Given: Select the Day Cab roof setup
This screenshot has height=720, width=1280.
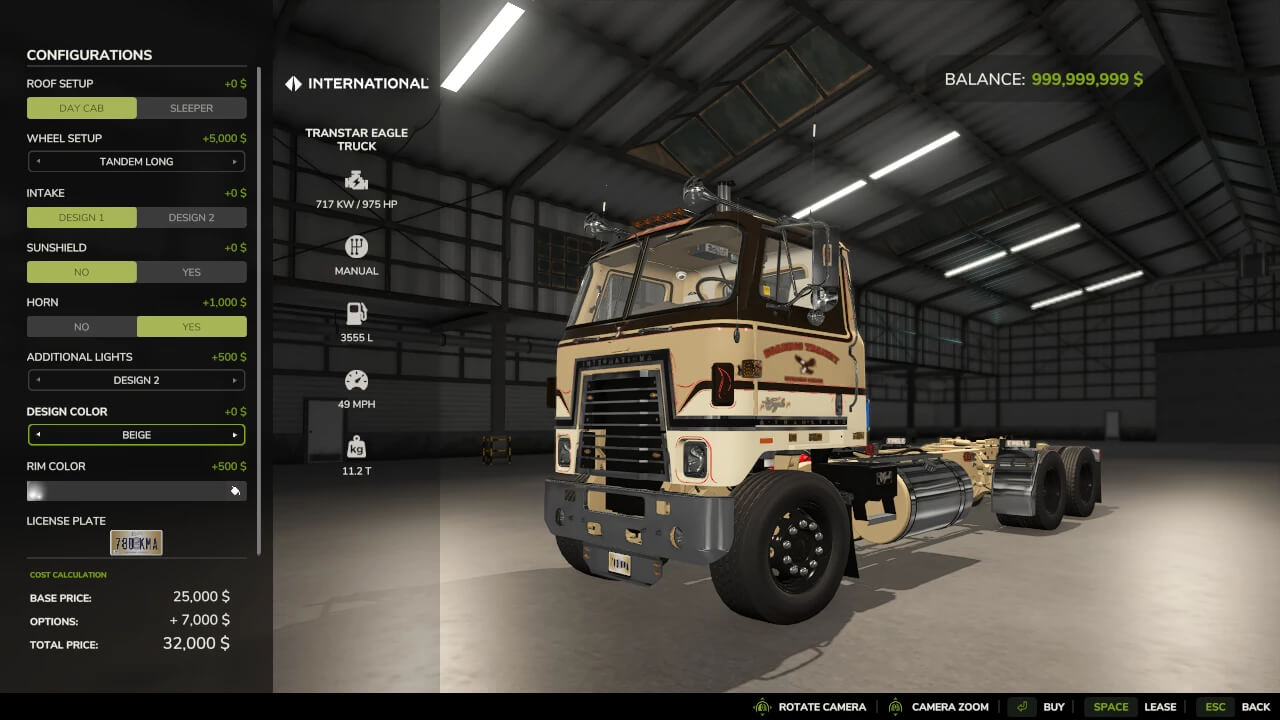Looking at the screenshot, I should (x=82, y=108).
